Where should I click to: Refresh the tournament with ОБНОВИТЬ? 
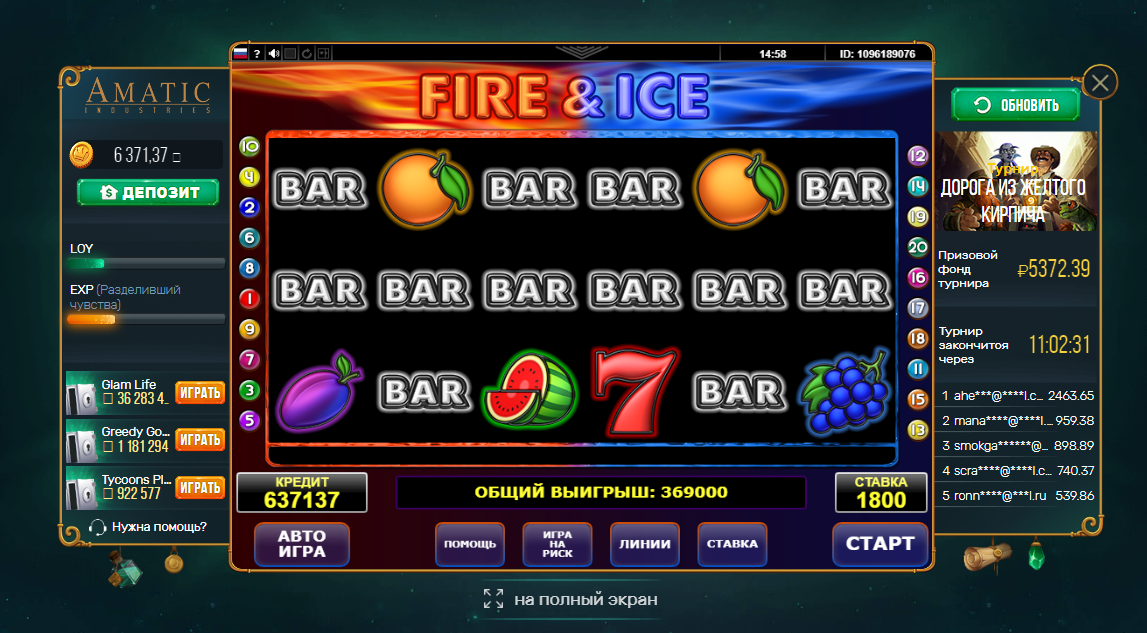click(x=1015, y=105)
